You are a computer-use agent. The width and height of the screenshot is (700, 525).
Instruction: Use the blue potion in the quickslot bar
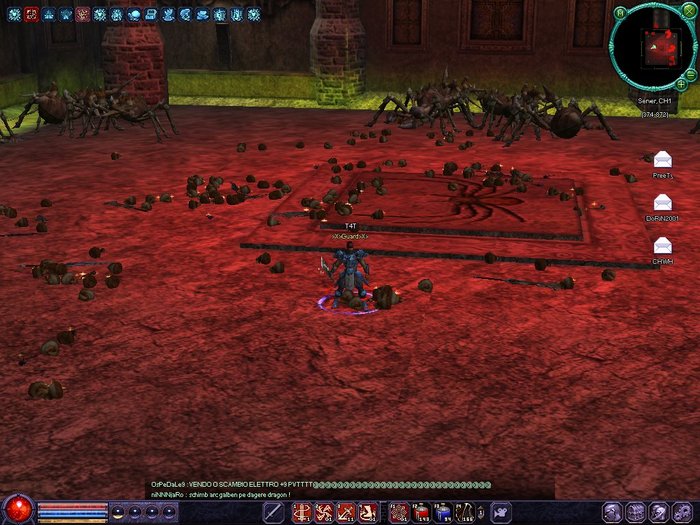click(443, 513)
